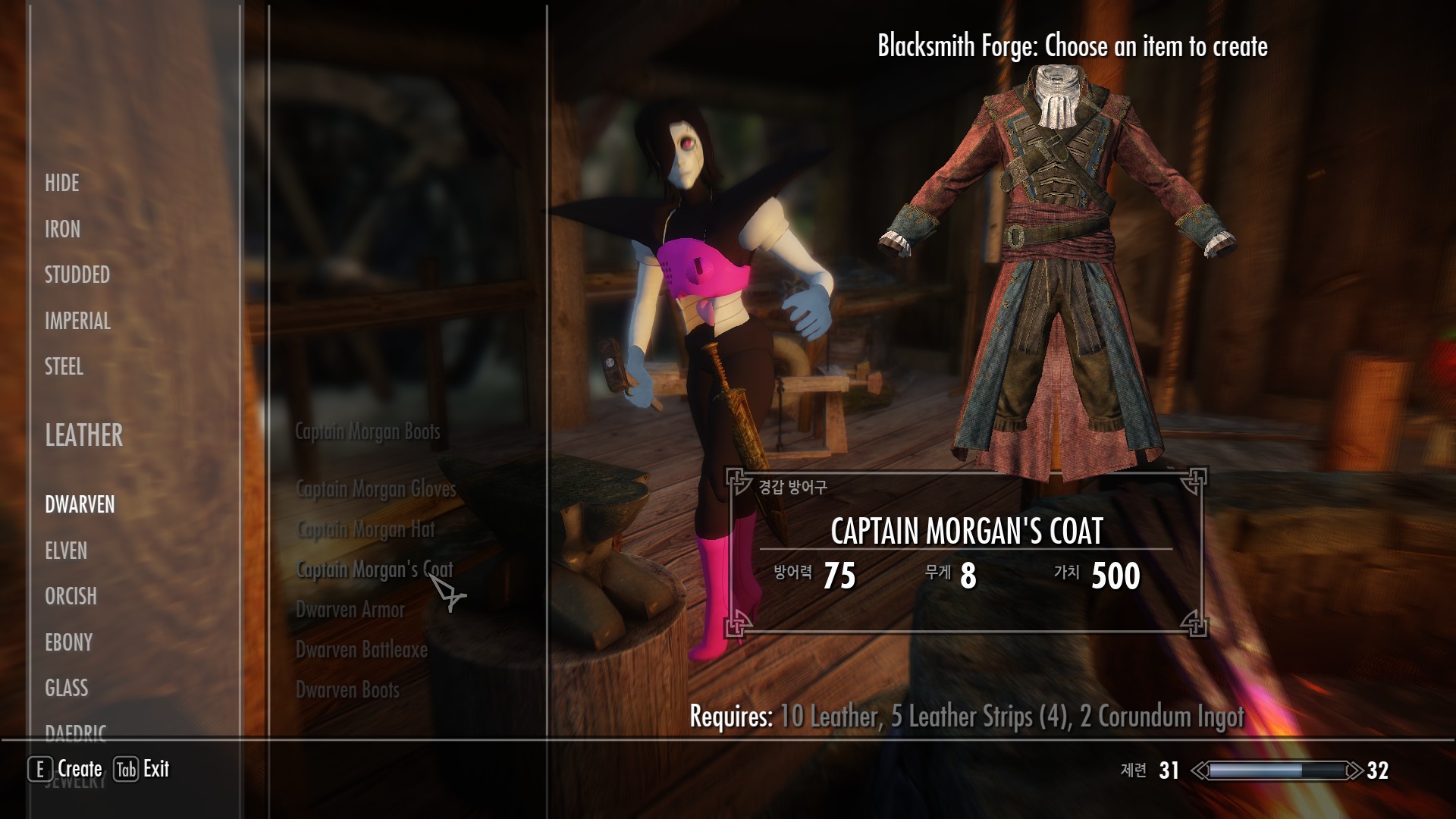Choose the Orcish category
This screenshot has height=819, width=1456.
pos(71,596)
